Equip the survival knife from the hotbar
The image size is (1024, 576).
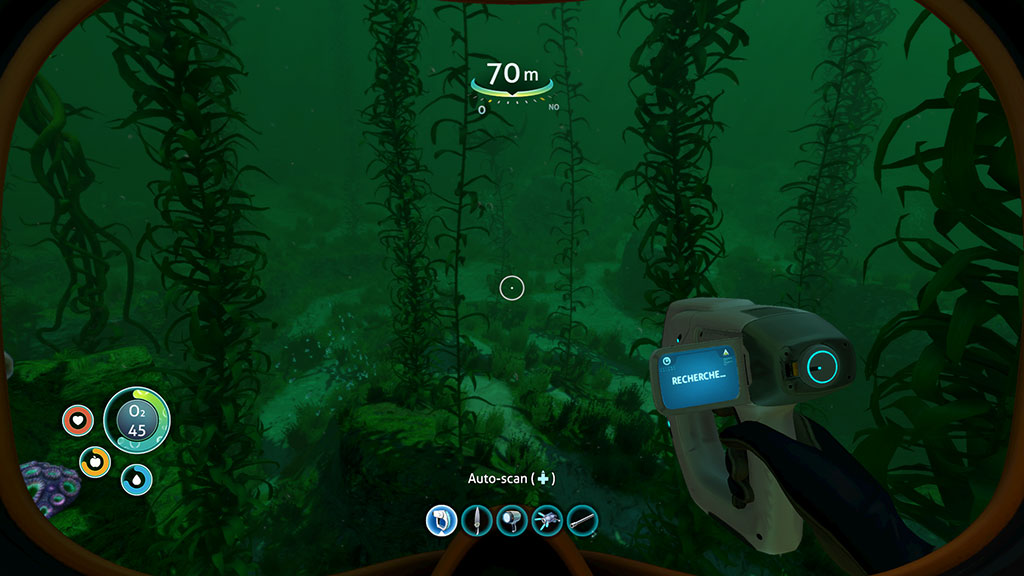476,519
